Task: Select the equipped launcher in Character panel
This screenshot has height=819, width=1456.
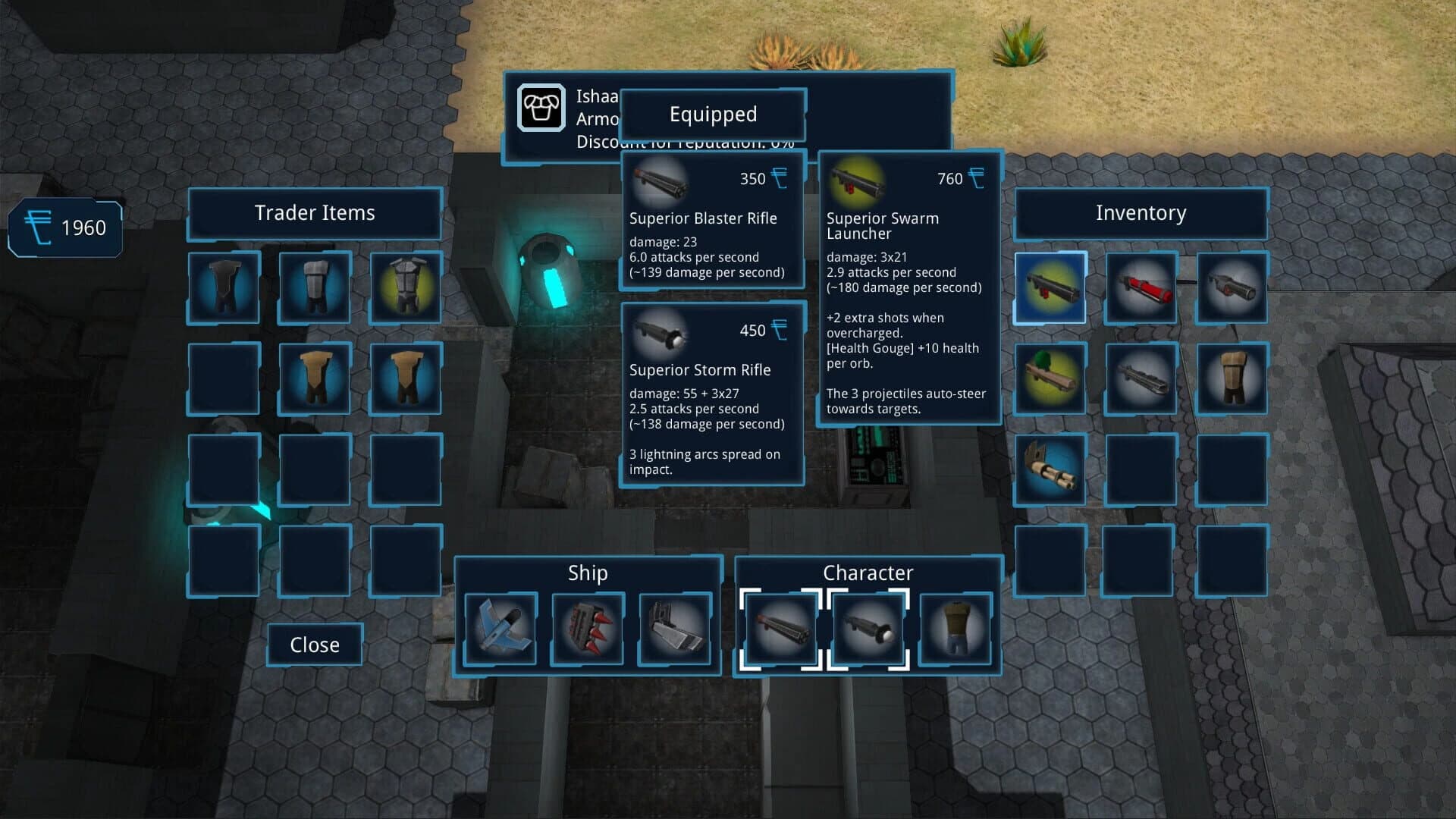Action: 868,628
